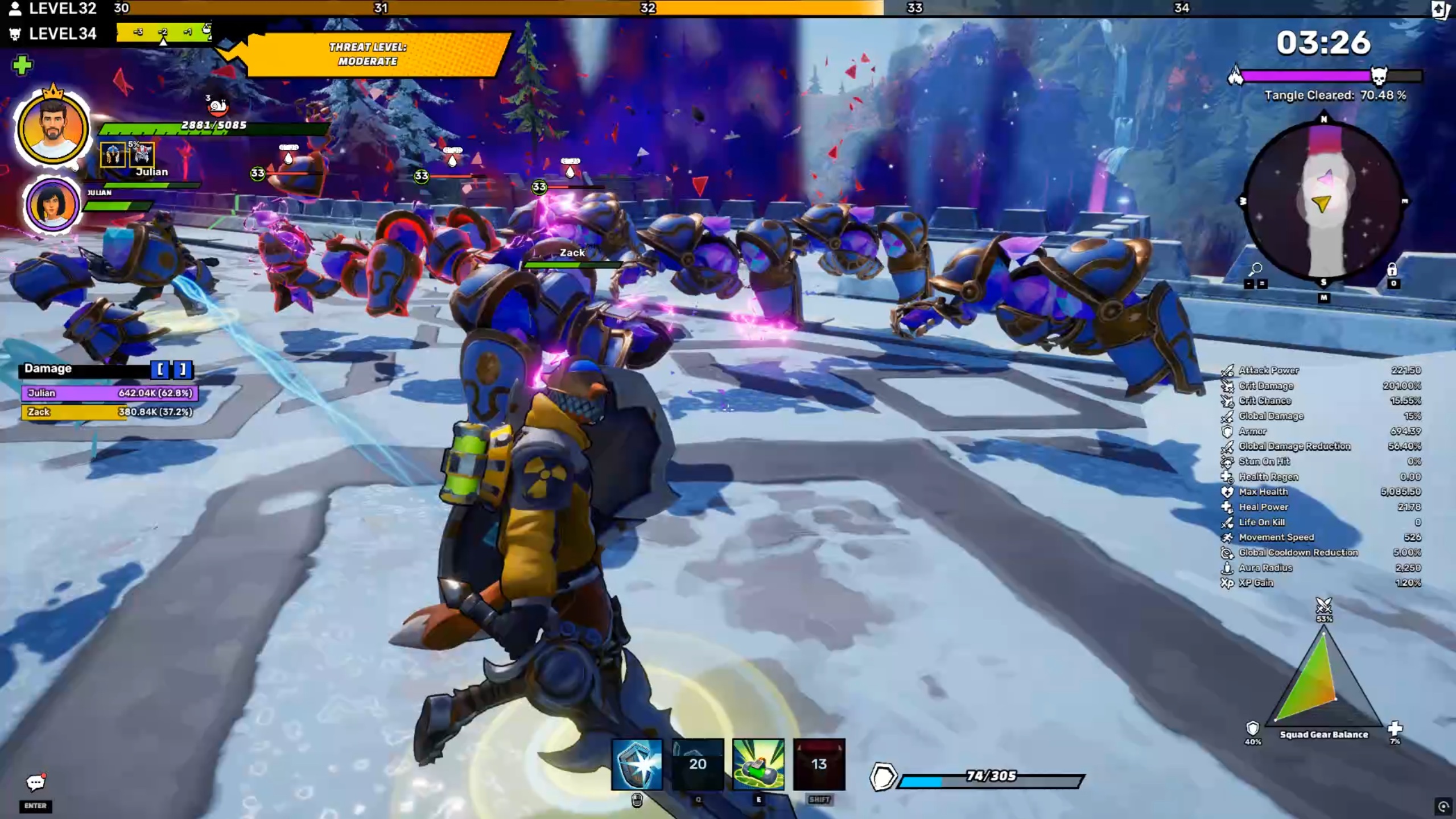Click the horned helmet 5% buff icon

[142, 155]
